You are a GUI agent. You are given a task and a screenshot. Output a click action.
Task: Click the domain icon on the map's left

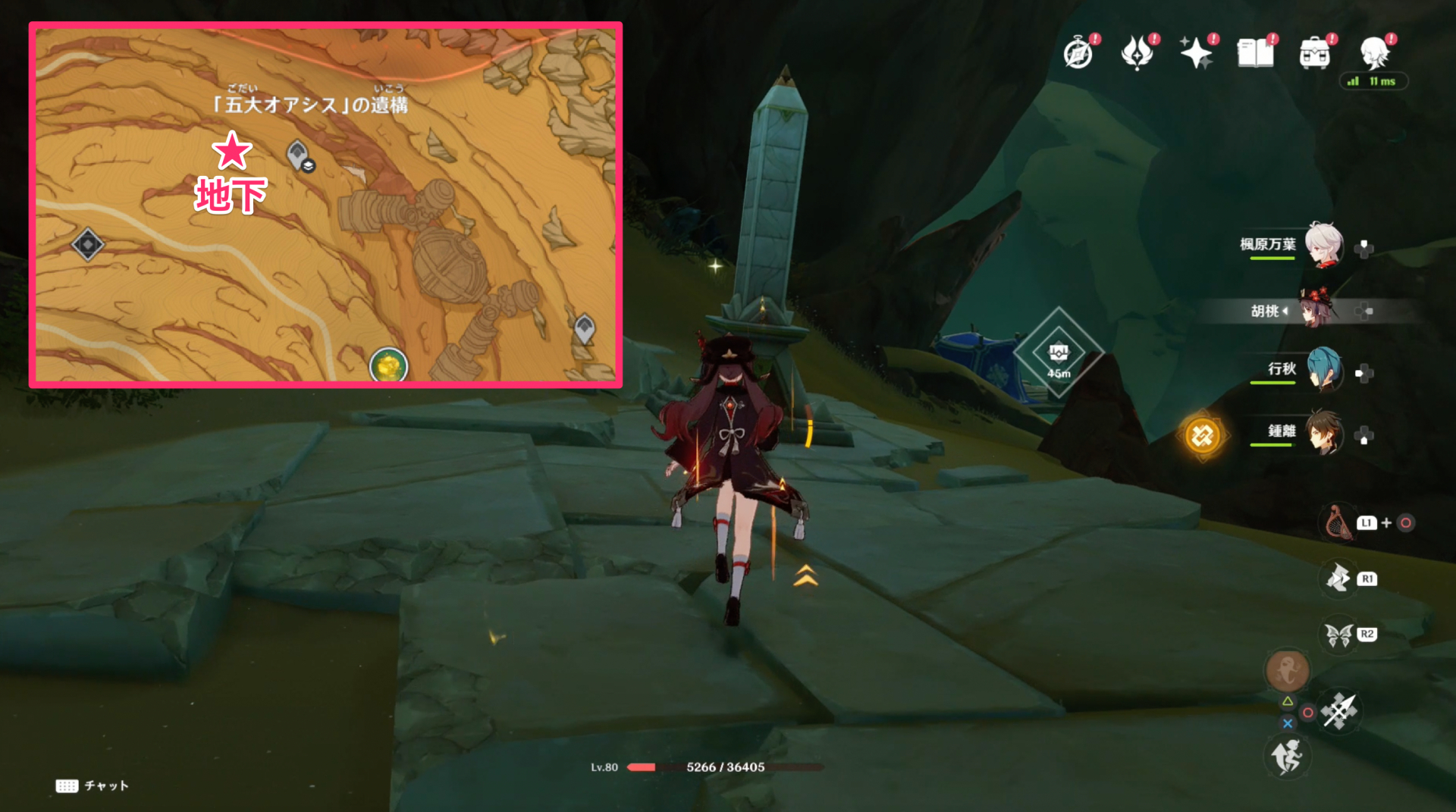point(87,244)
